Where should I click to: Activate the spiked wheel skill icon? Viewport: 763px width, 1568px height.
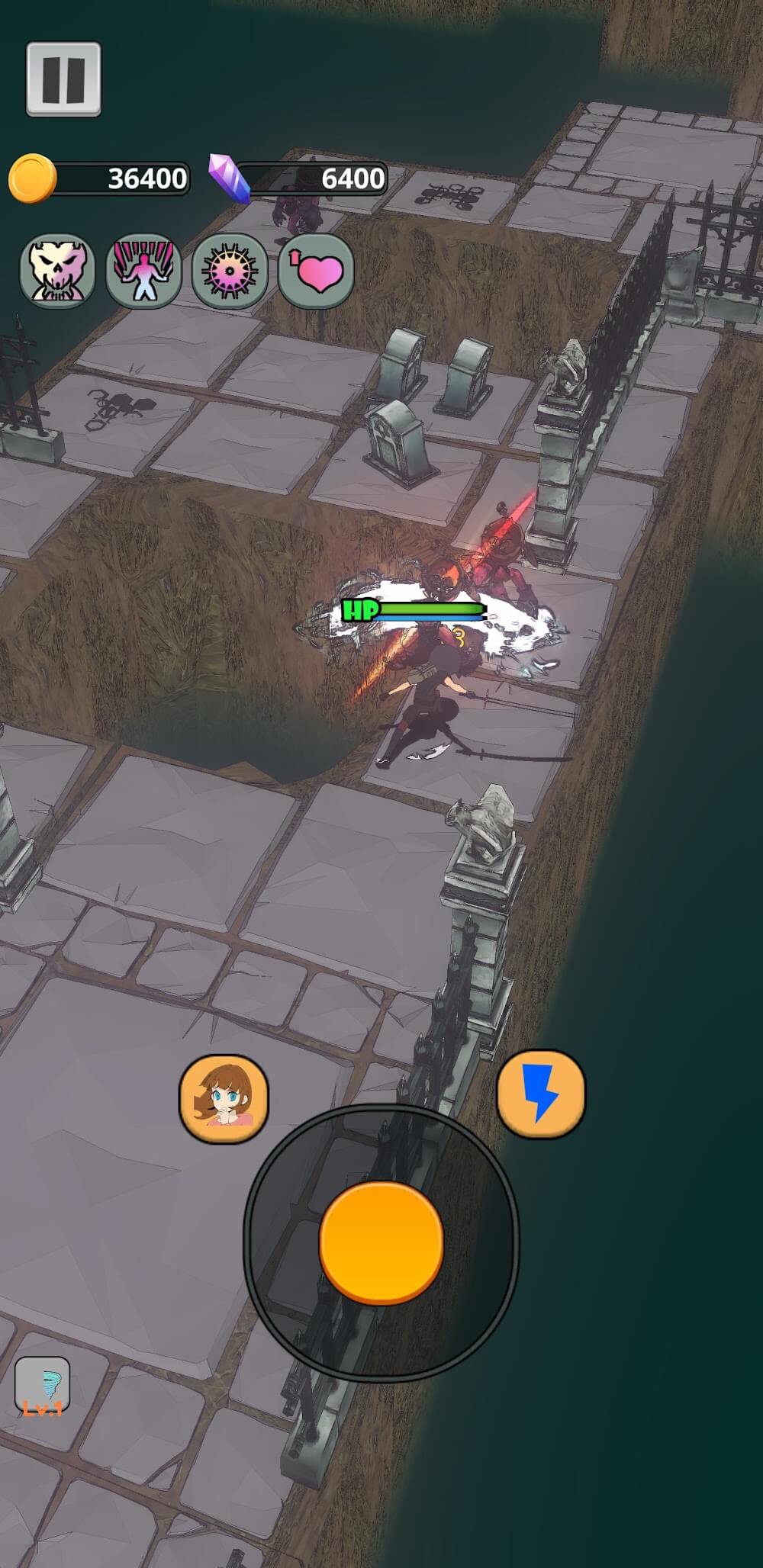[x=230, y=271]
